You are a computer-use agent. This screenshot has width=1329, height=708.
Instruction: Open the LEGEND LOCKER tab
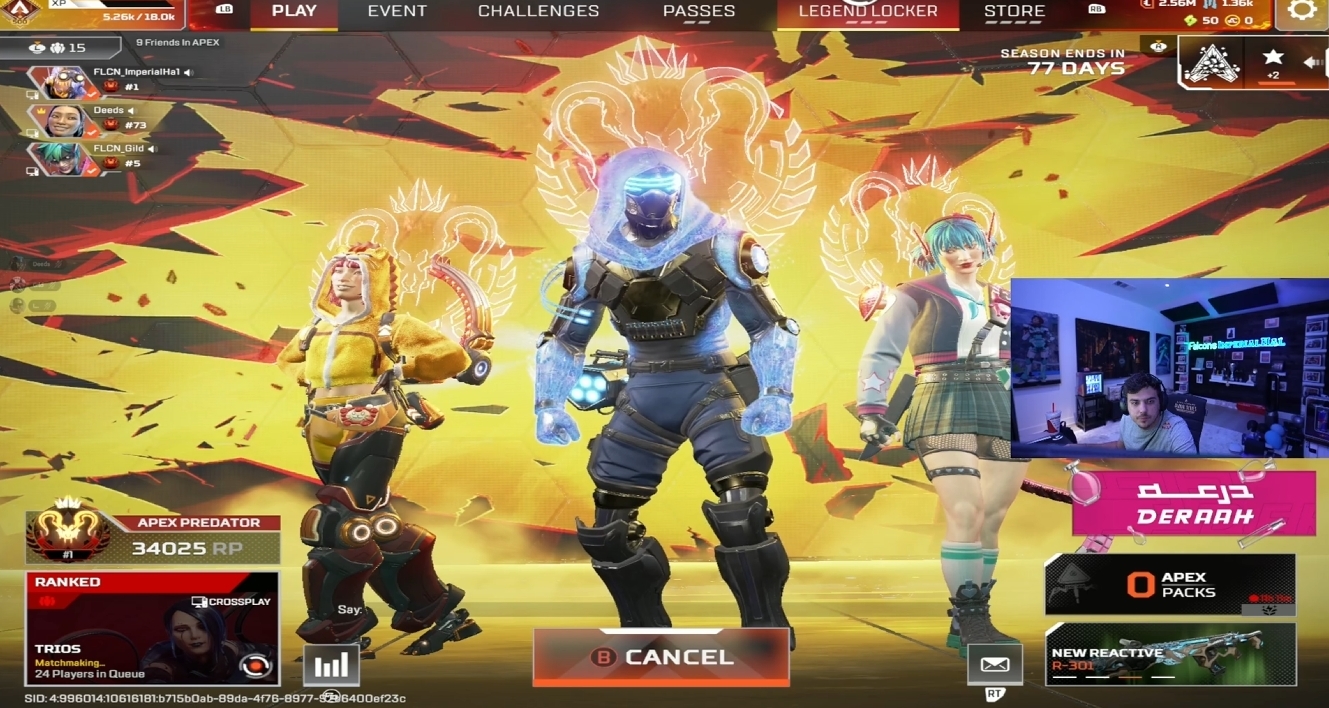[x=868, y=12]
